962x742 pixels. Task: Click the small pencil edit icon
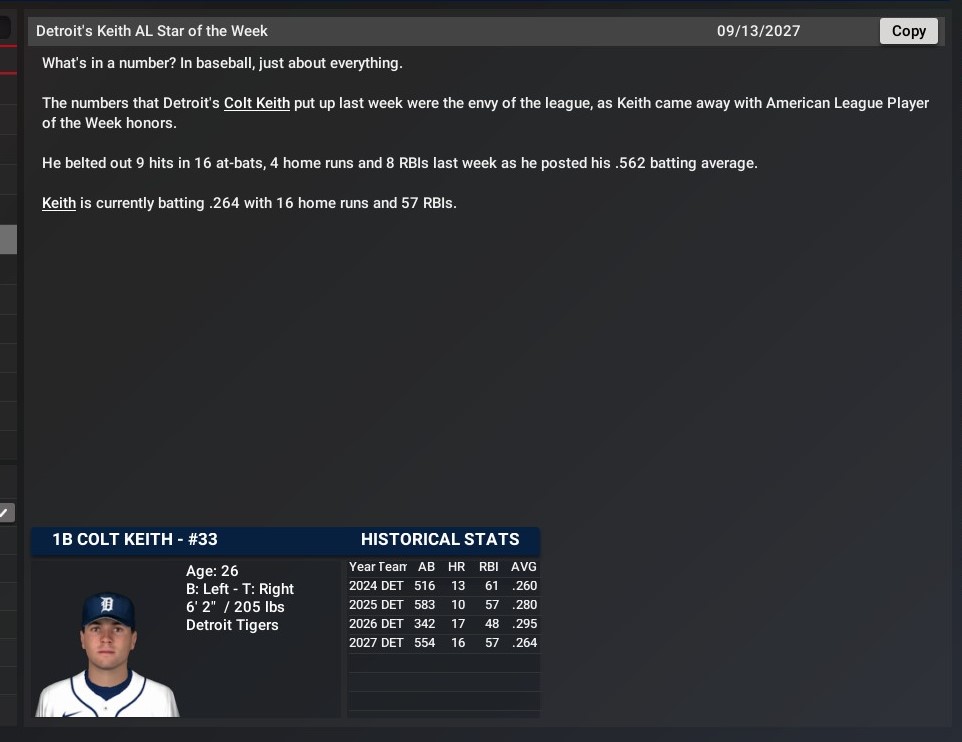pos(5,513)
